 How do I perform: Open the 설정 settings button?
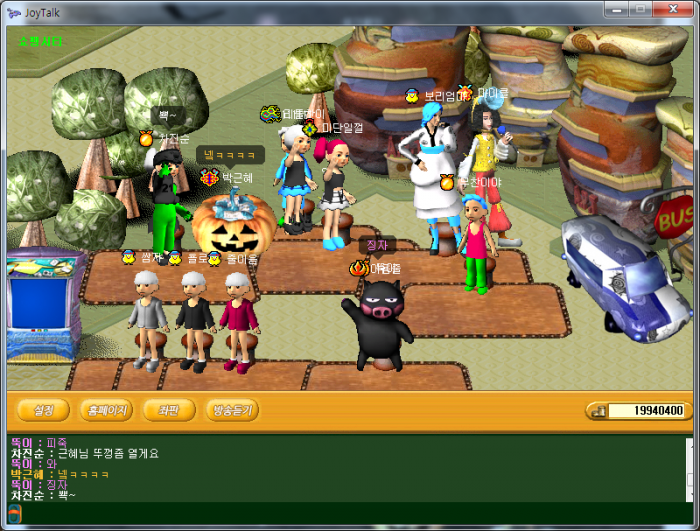(44, 410)
